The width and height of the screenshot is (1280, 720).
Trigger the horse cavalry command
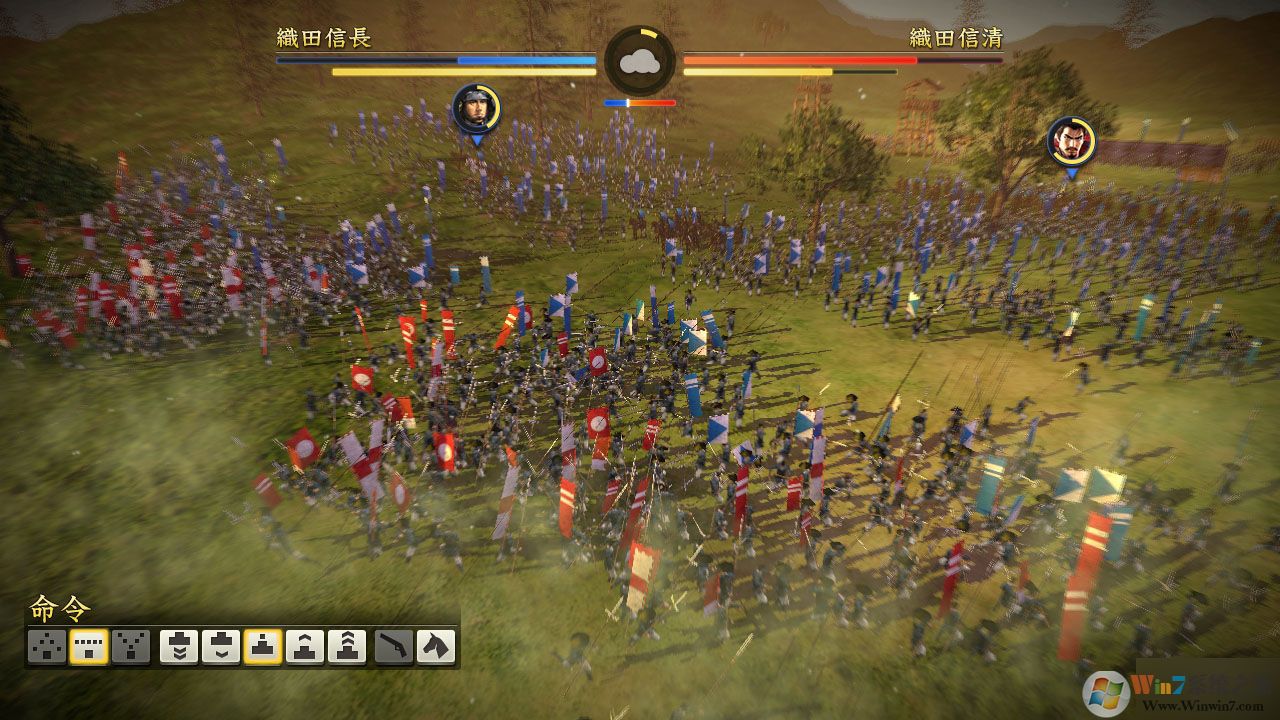click(436, 647)
